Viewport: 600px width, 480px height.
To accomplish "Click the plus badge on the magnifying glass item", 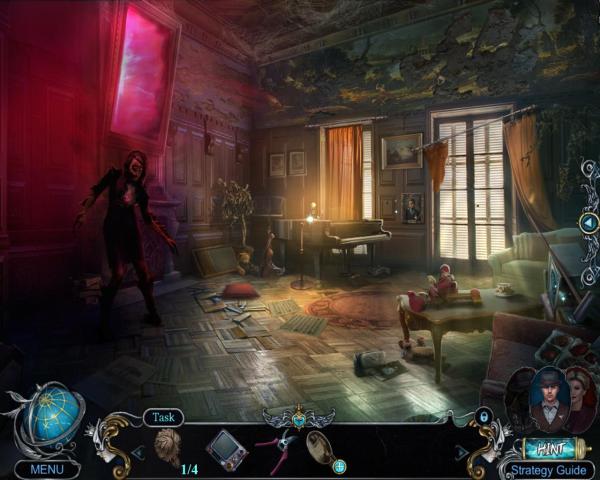I will coord(340,466).
